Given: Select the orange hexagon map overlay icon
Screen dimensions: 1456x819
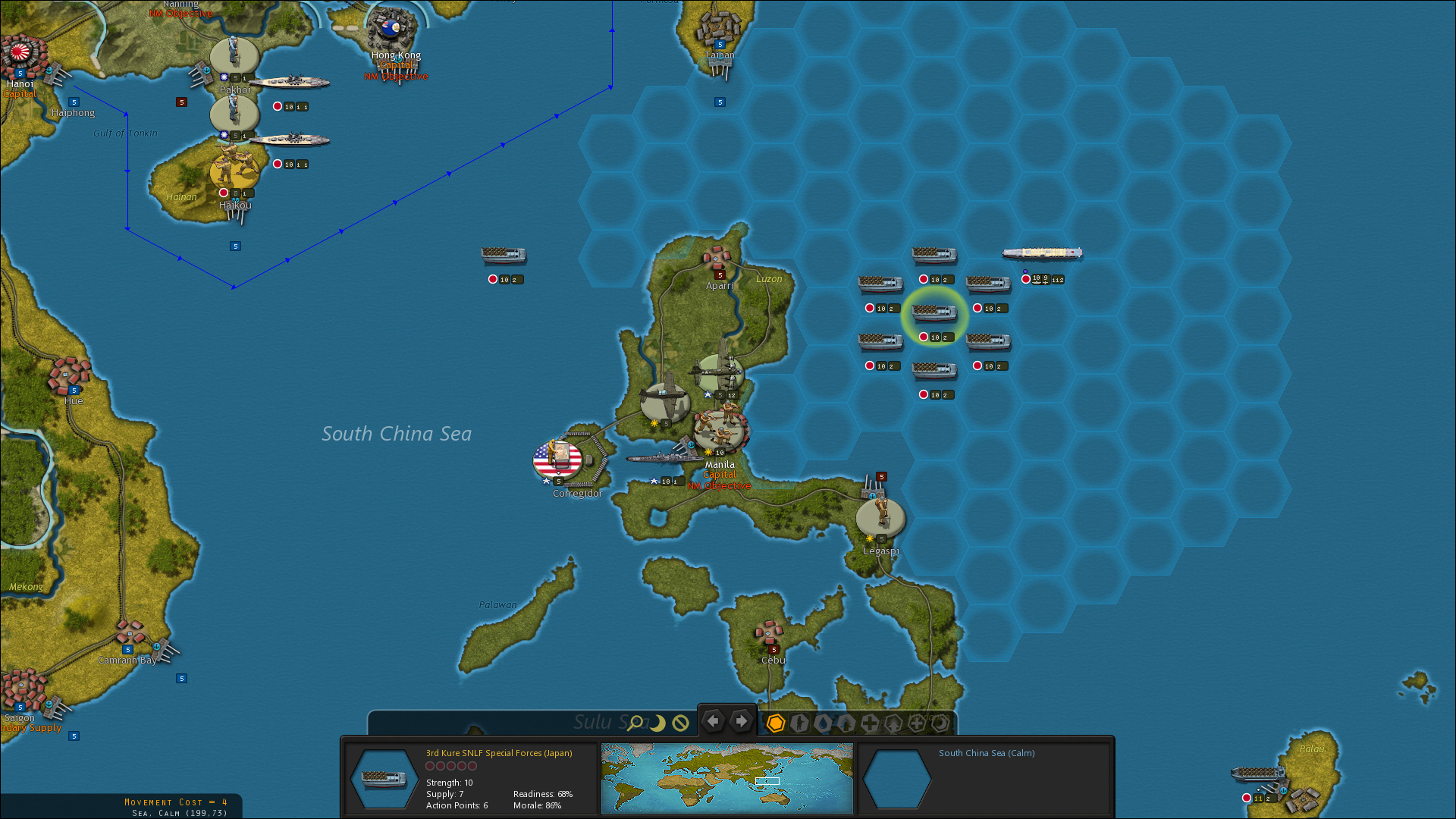Looking at the screenshot, I should (x=775, y=723).
